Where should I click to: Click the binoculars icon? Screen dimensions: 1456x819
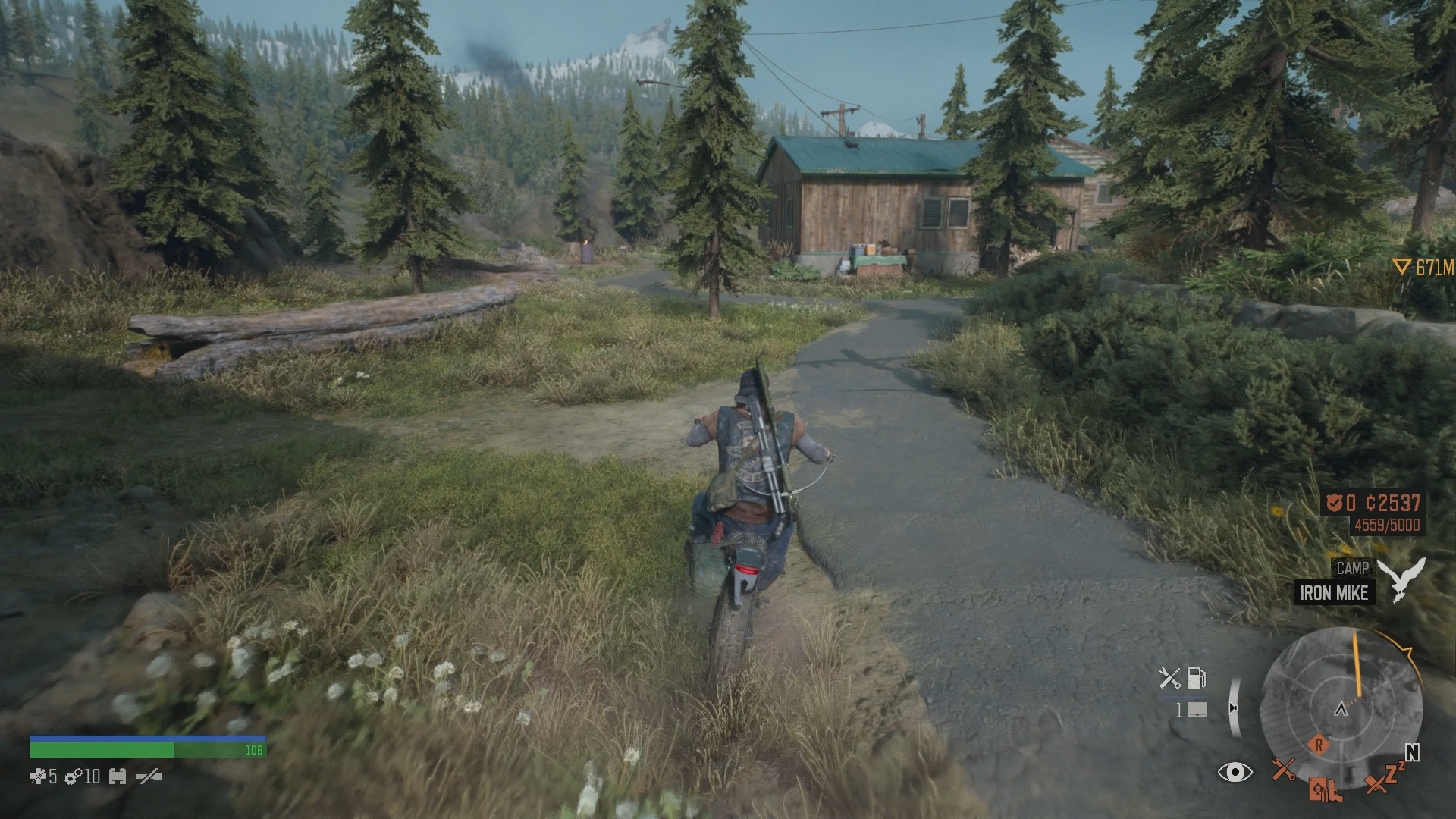click(x=117, y=777)
